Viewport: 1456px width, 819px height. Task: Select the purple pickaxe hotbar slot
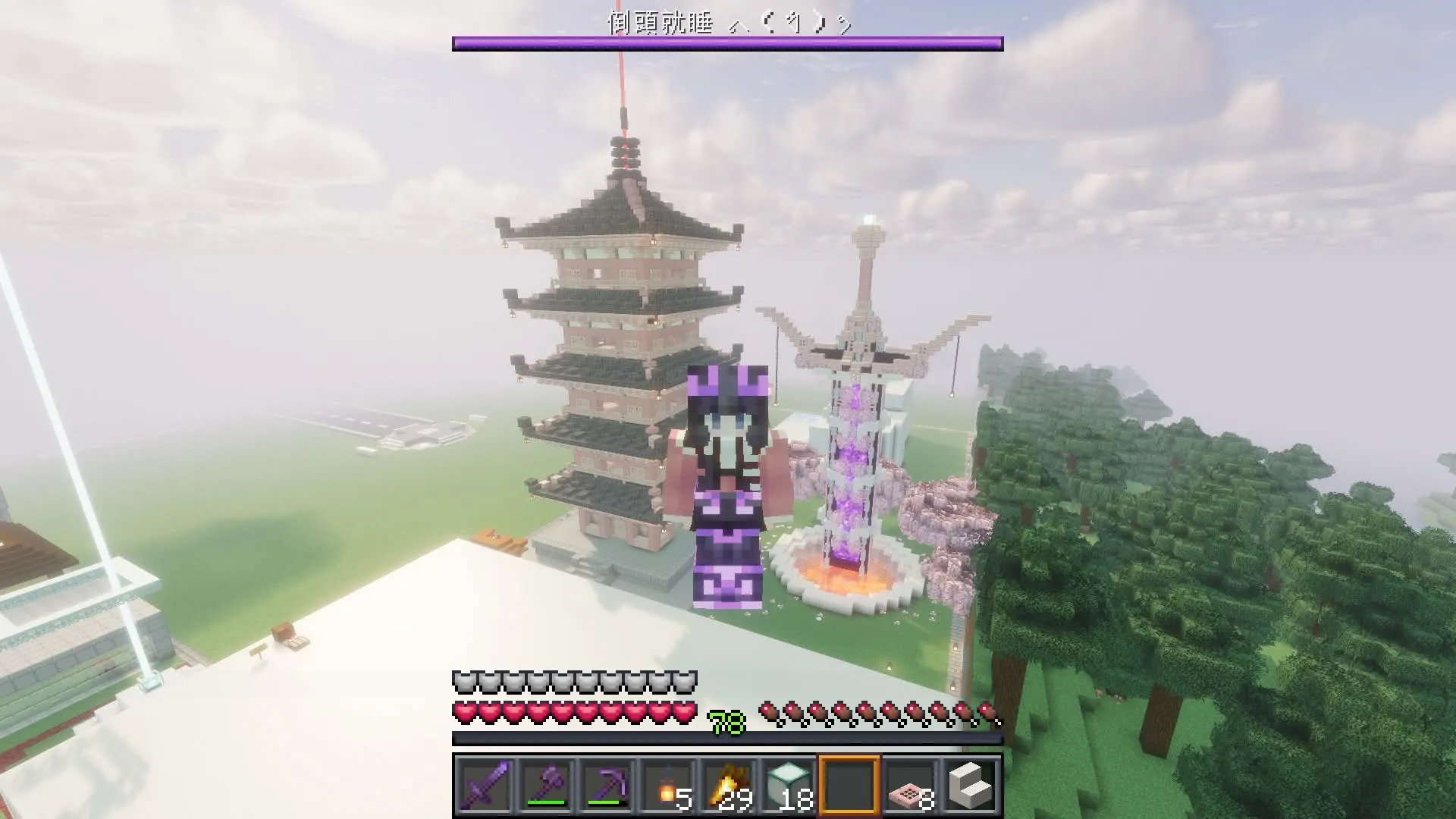pyautogui.click(x=606, y=785)
